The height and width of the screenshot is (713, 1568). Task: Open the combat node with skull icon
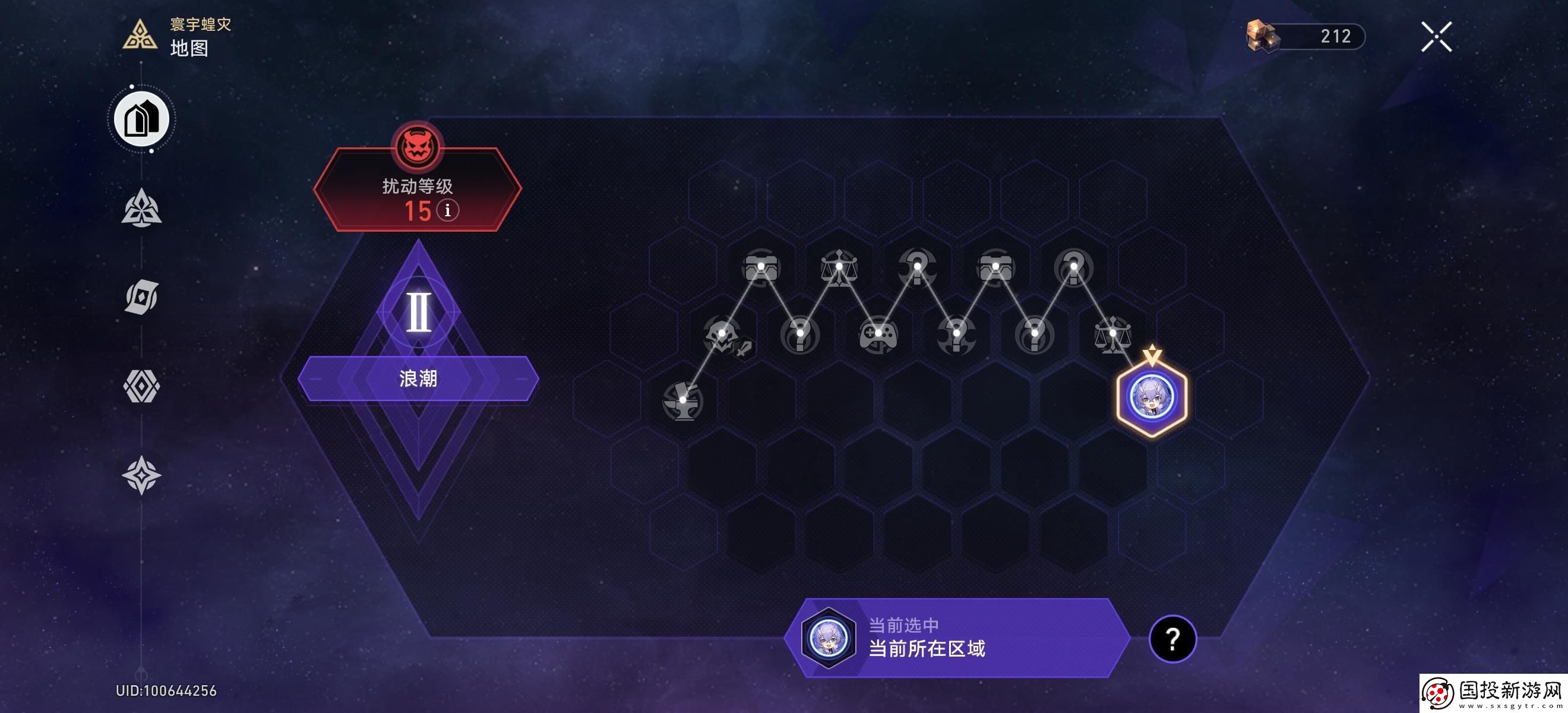[x=721, y=332]
